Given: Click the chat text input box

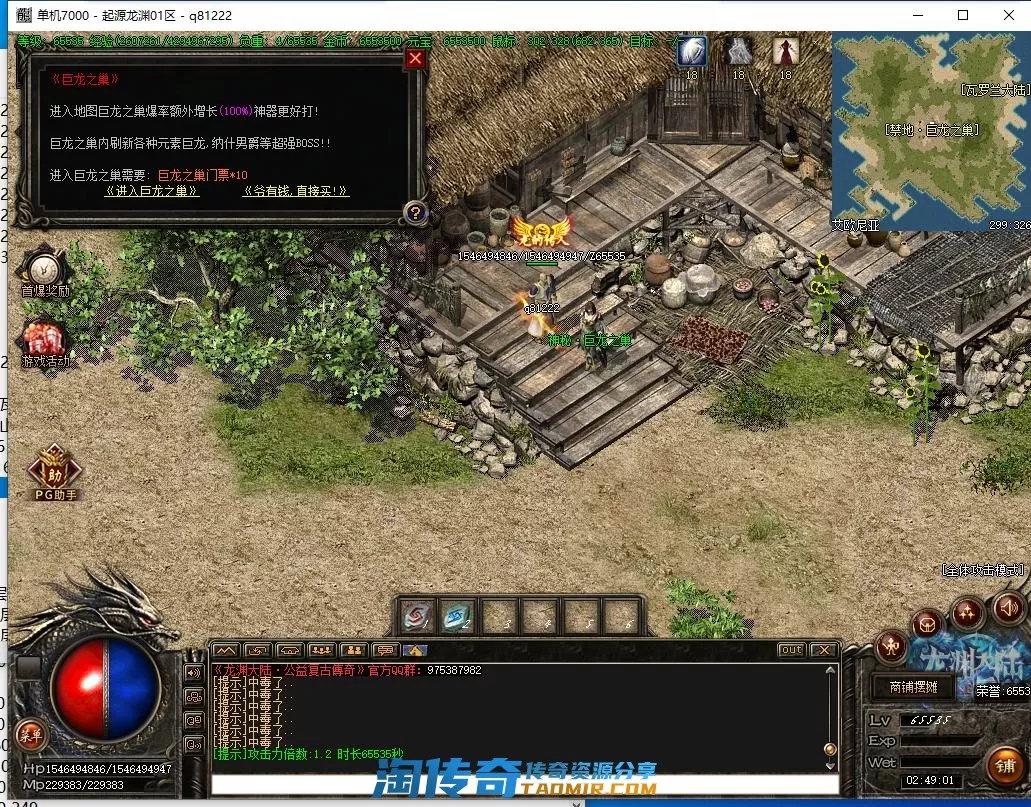Looking at the screenshot, I should coord(520,785).
